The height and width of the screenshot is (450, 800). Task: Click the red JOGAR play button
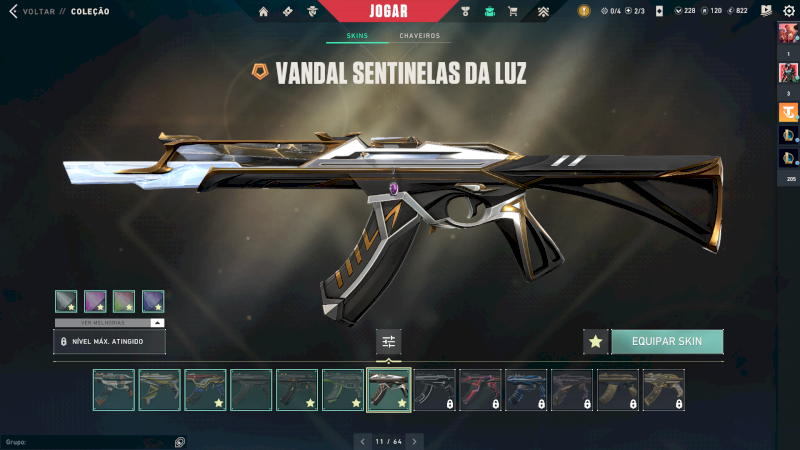[x=388, y=11]
